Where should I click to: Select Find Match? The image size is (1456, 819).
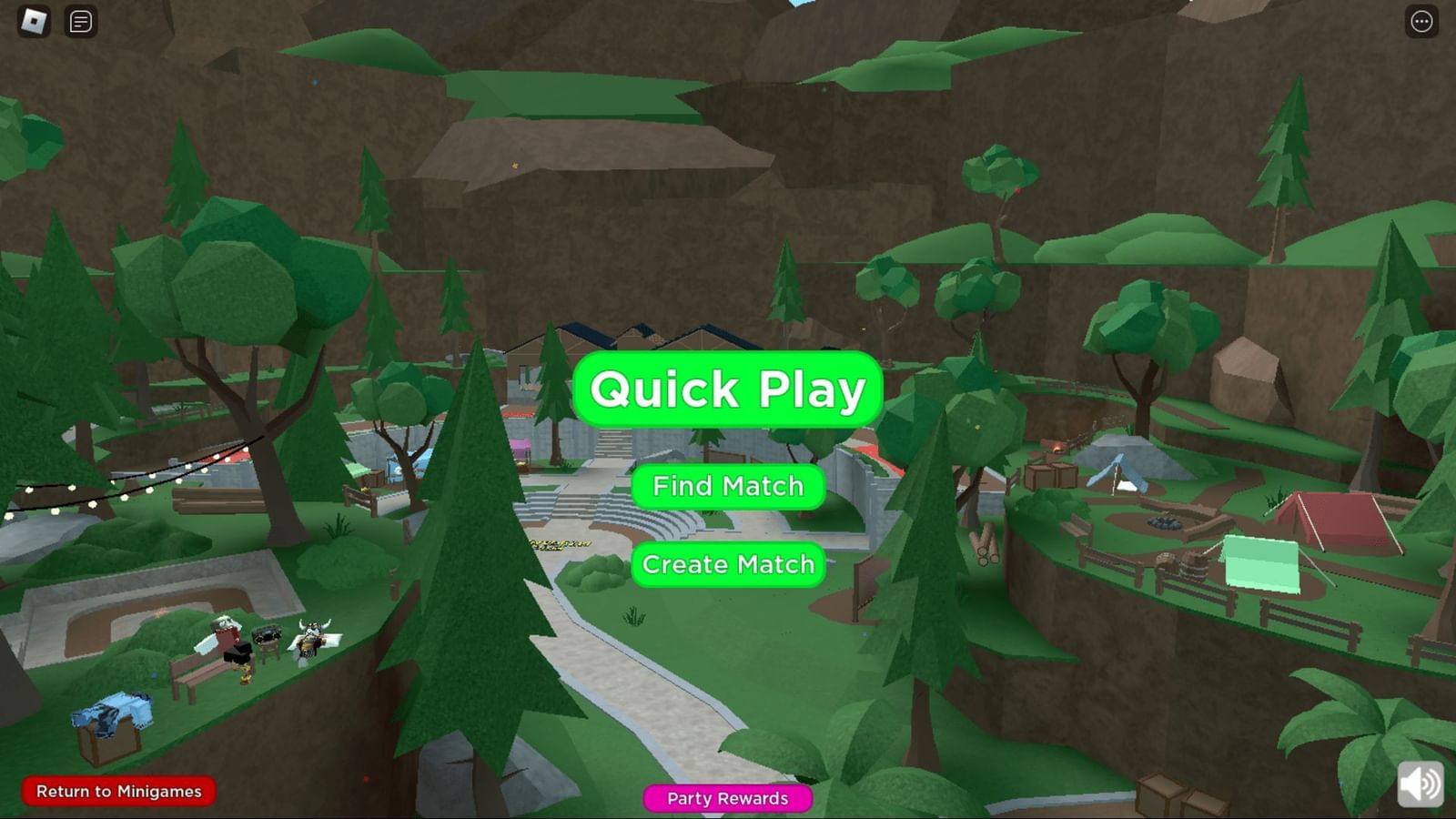tap(728, 486)
